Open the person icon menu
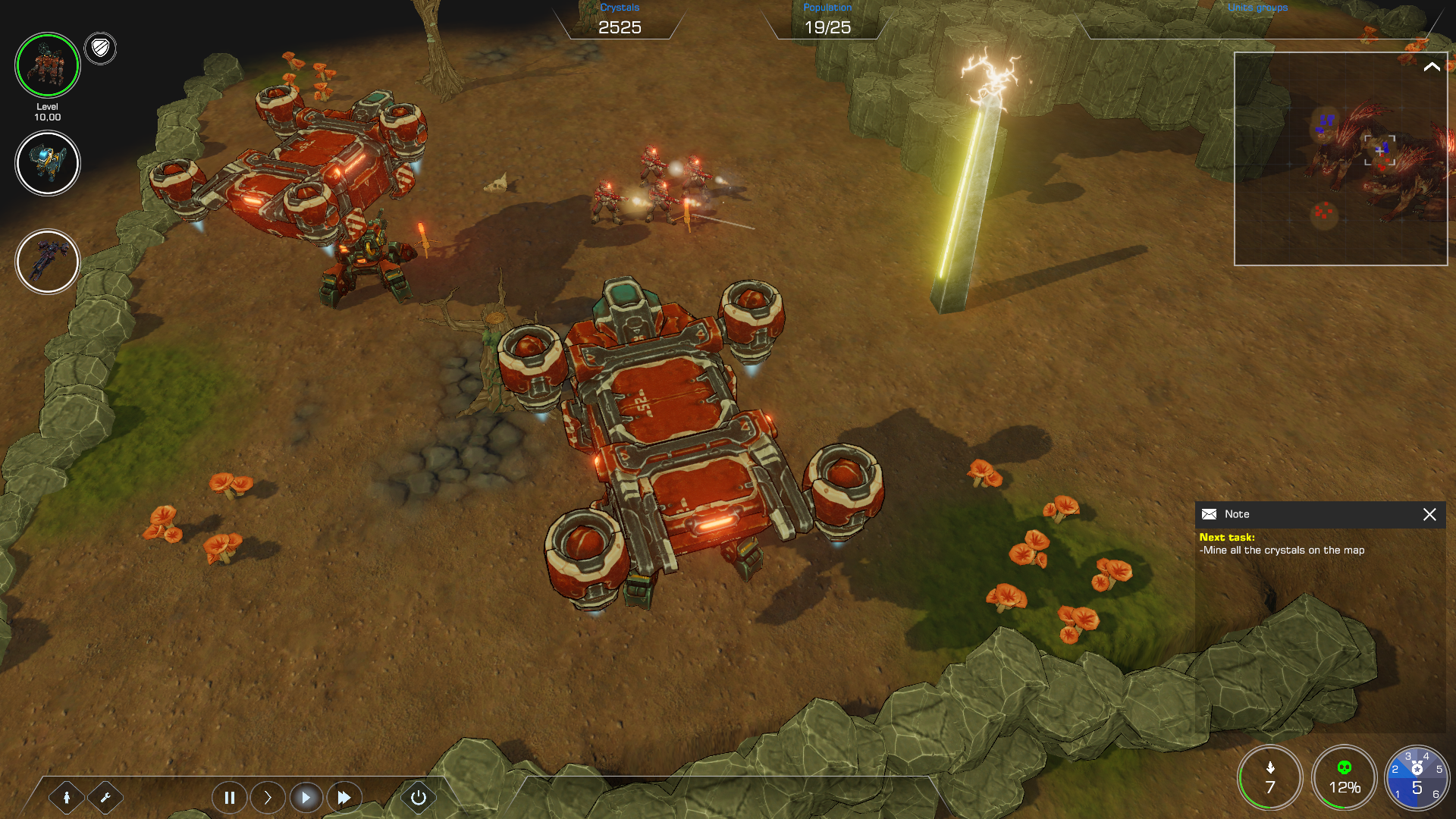1456x819 pixels. pyautogui.click(x=67, y=797)
